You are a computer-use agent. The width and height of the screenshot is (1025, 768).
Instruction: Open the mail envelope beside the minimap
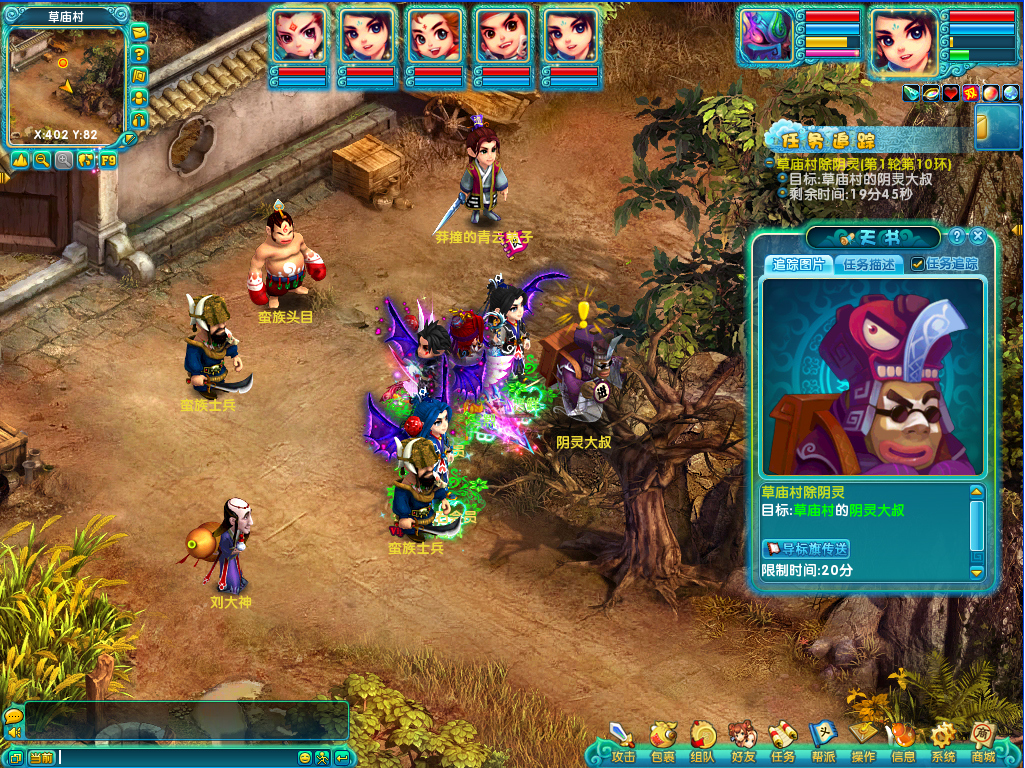tap(139, 33)
